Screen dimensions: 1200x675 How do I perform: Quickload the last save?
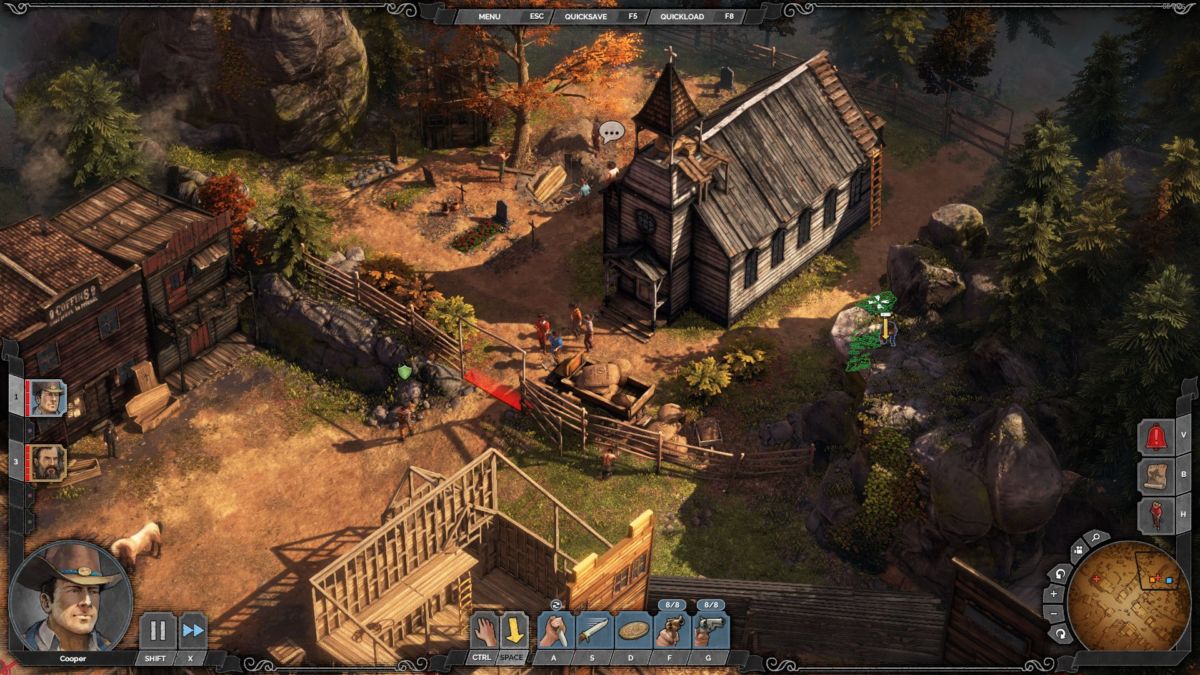[683, 16]
